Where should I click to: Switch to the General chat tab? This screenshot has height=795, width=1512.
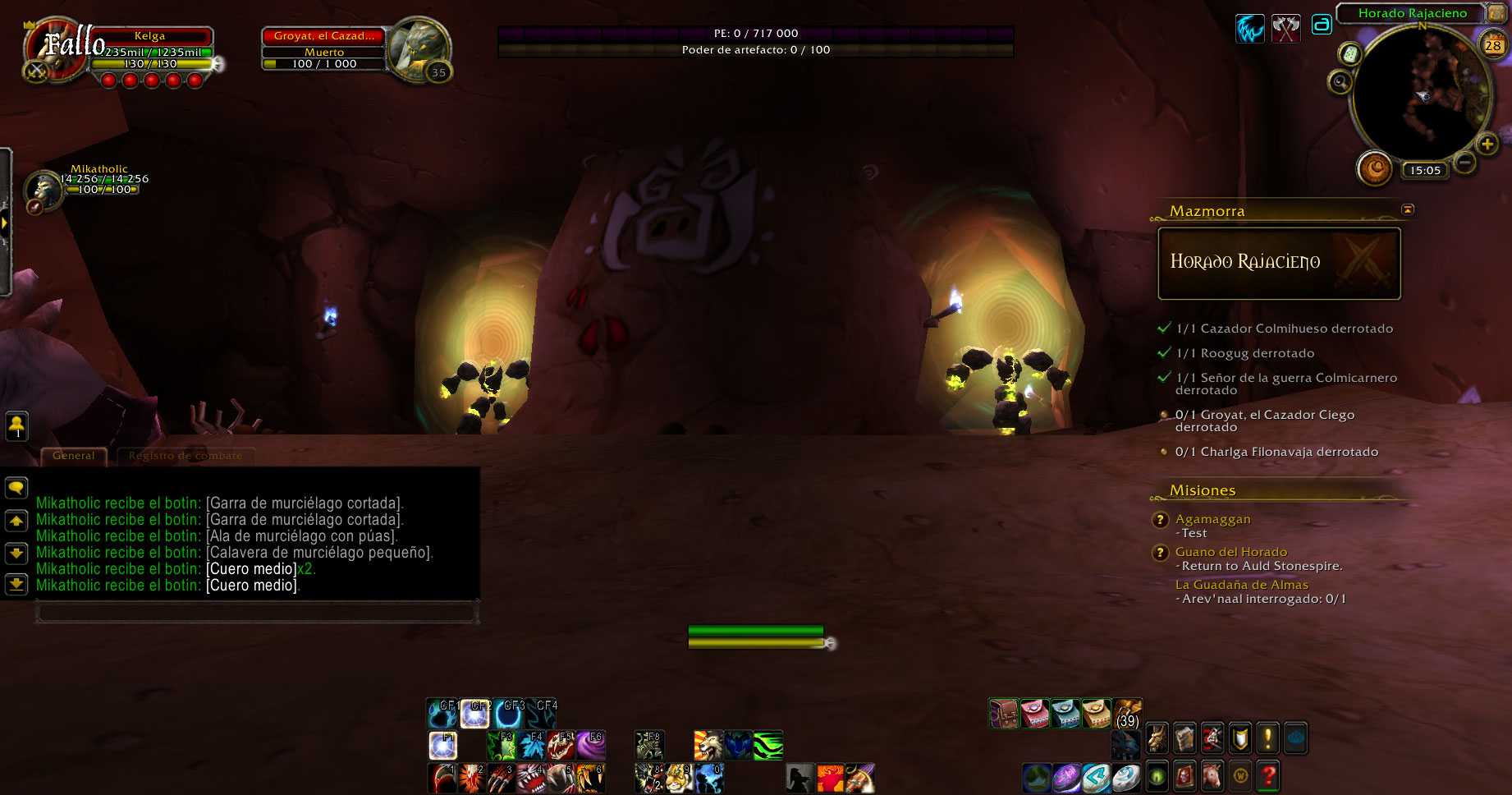pyautogui.click(x=74, y=456)
